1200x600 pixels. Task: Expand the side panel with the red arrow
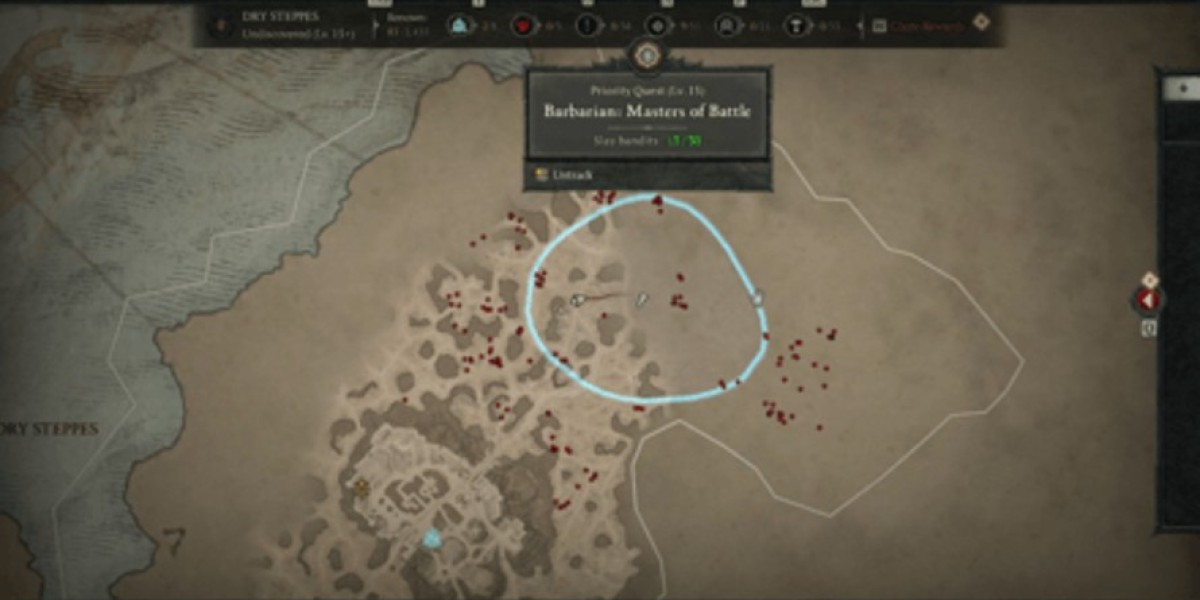coord(1148,299)
